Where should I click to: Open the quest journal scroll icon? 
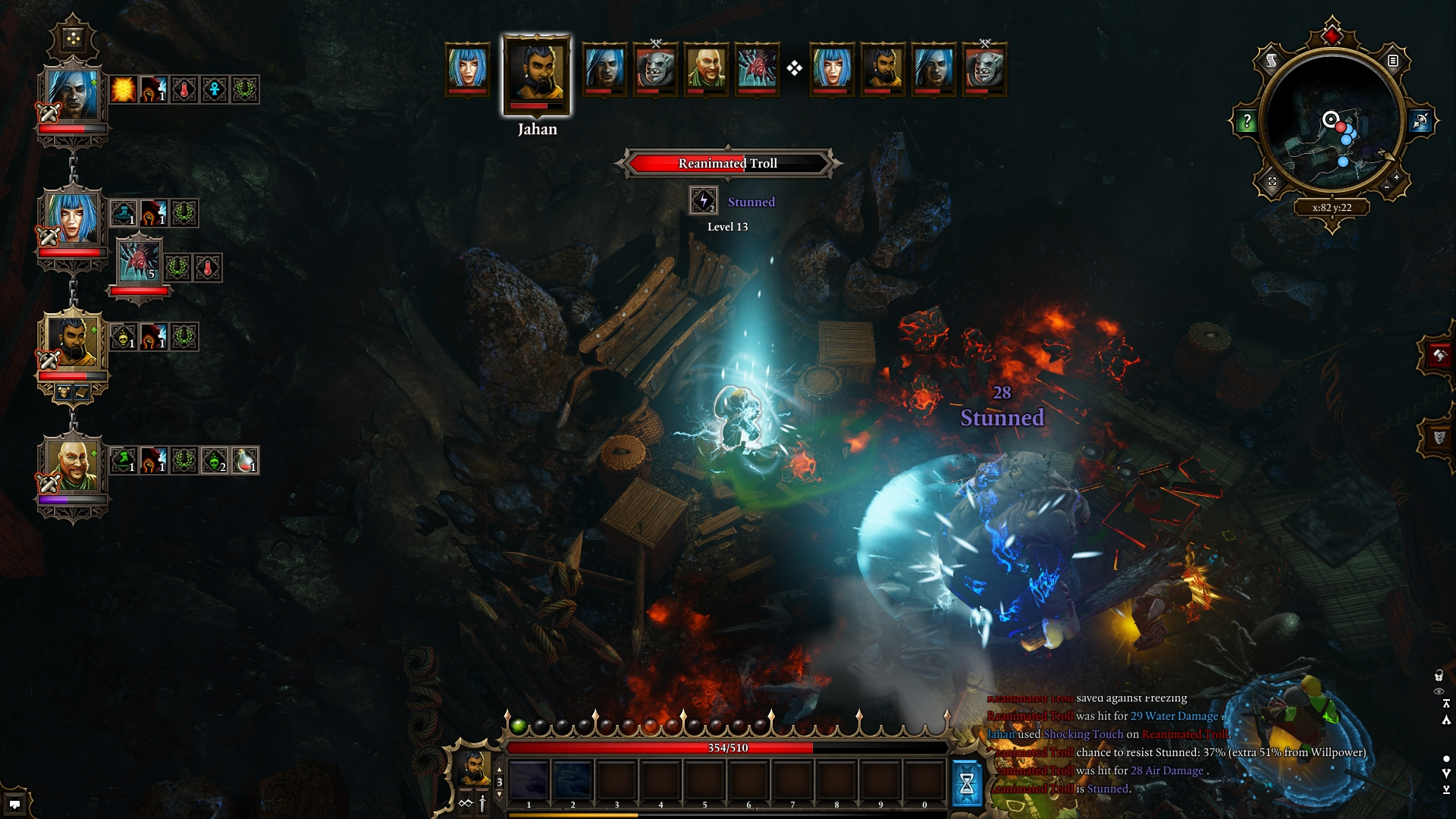[1272, 61]
